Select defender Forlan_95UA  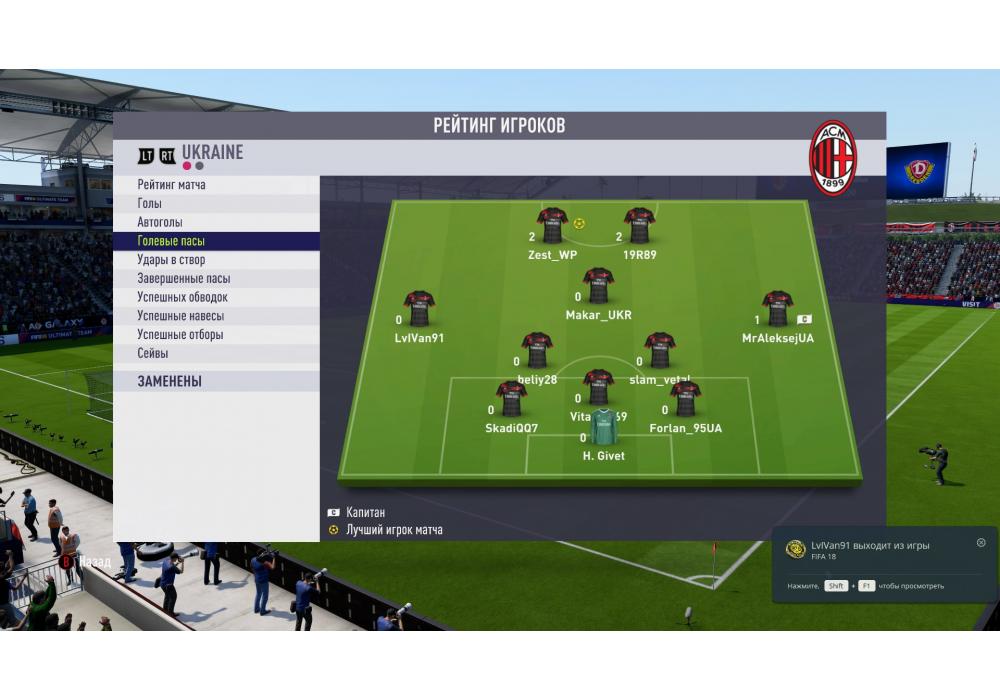[685, 399]
